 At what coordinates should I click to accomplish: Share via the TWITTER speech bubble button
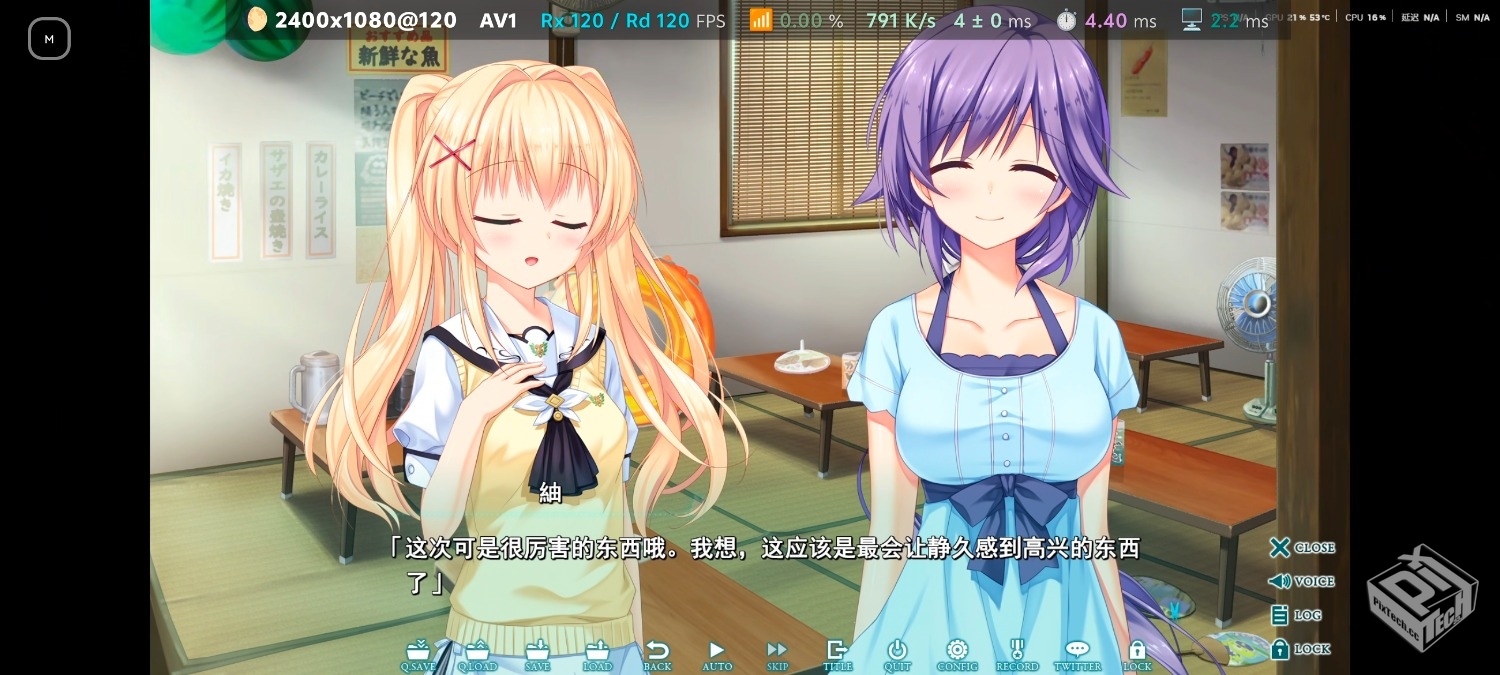coord(1077,654)
